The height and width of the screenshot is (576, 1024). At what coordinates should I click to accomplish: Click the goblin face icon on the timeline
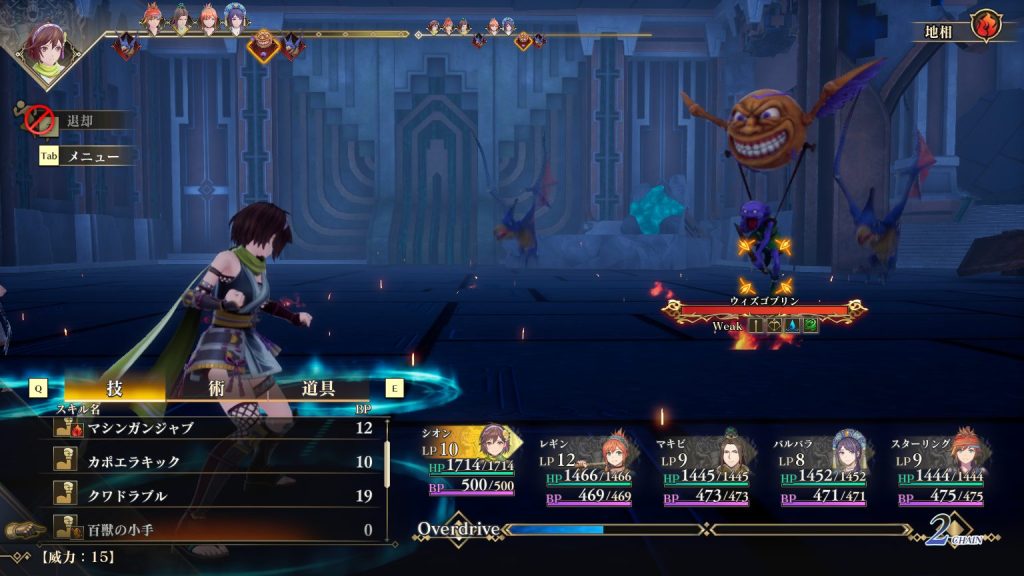[264, 43]
